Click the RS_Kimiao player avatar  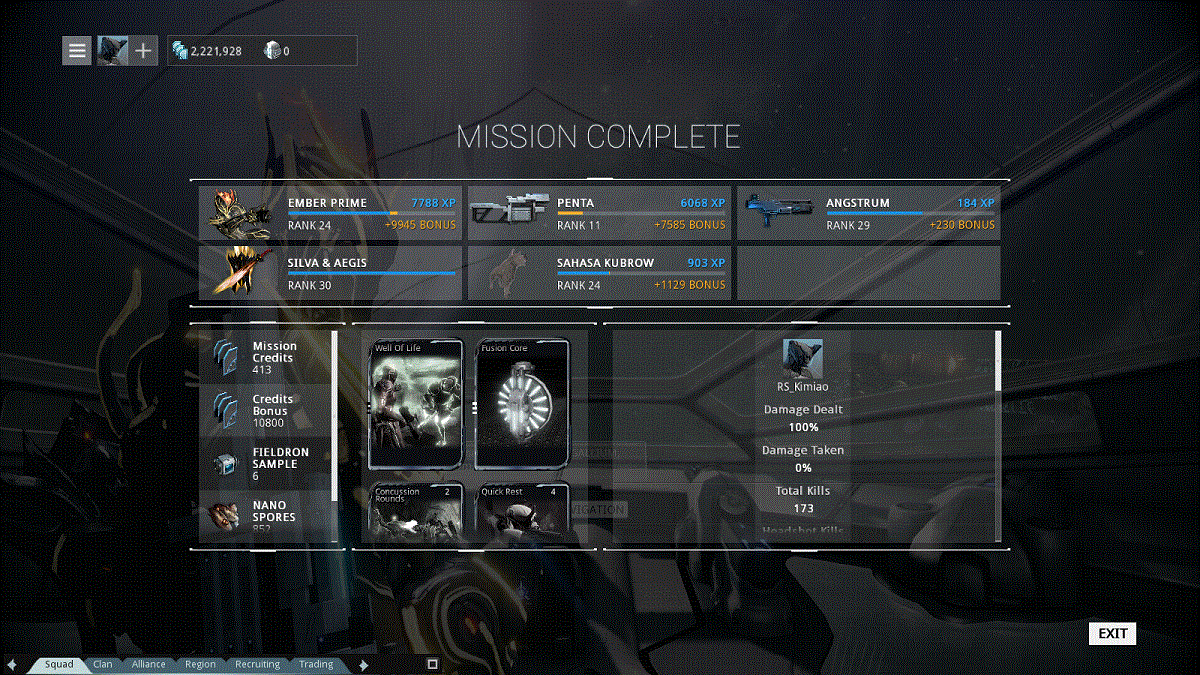[x=802, y=357]
